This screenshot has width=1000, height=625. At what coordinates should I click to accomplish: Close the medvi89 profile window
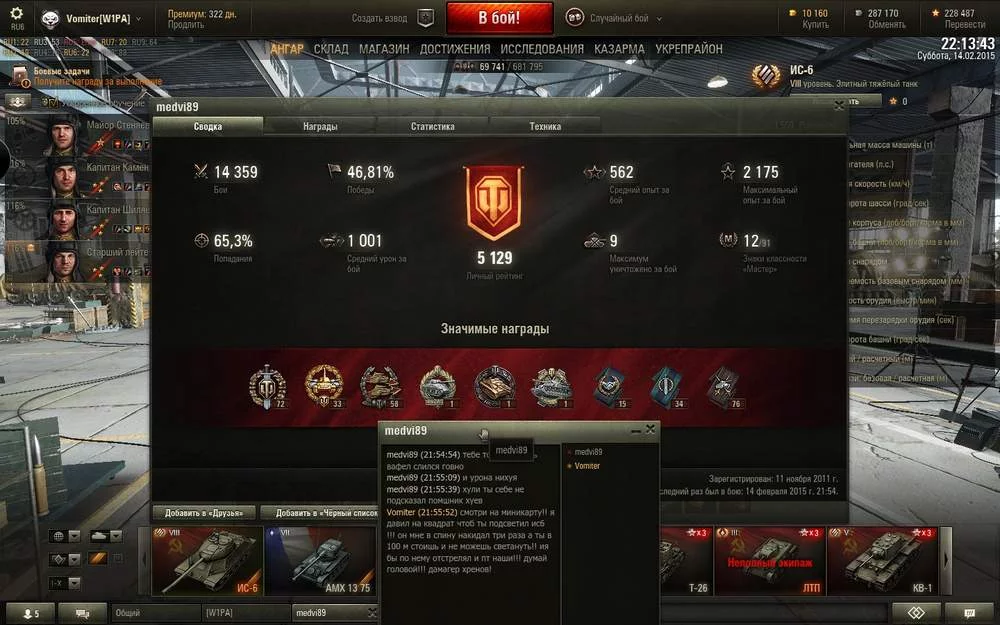coord(839,106)
